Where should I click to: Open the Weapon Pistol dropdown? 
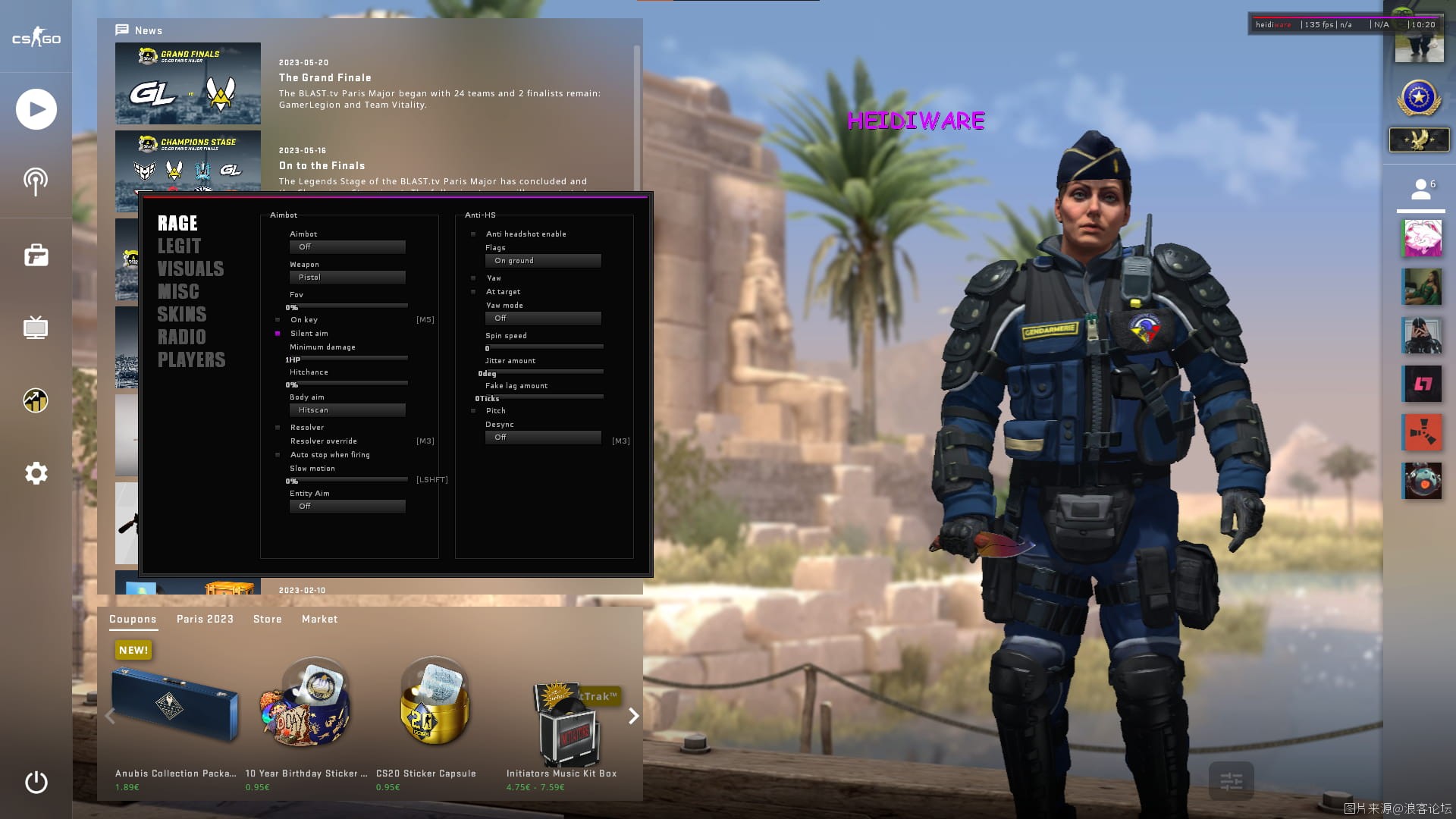(347, 278)
